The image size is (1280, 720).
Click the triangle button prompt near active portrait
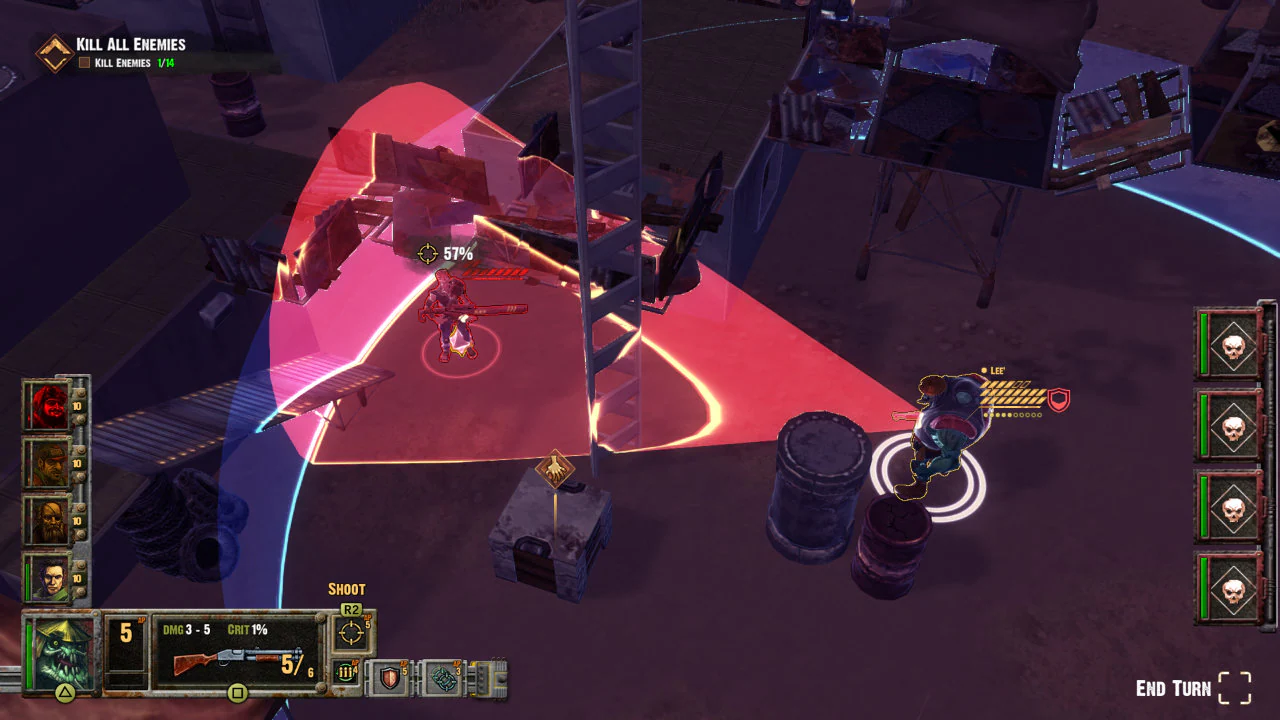65,692
